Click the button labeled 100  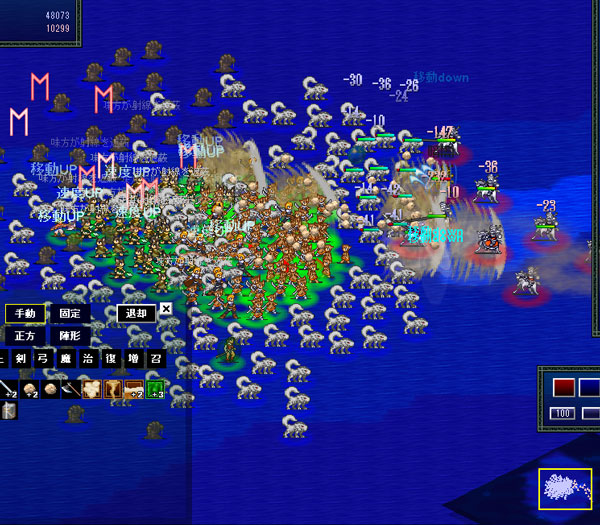pos(563,413)
